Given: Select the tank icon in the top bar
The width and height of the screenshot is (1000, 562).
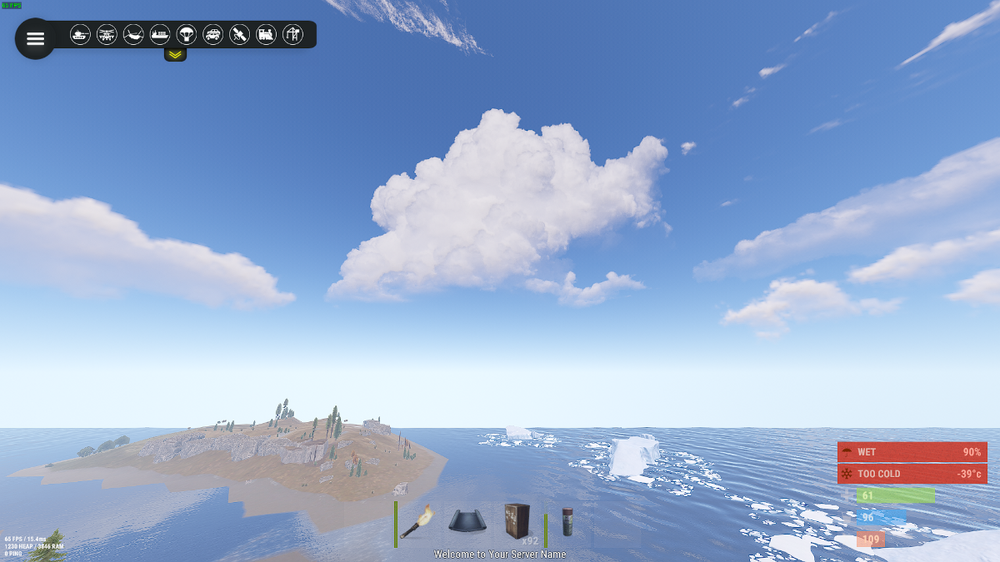Looking at the screenshot, I should (x=80, y=35).
